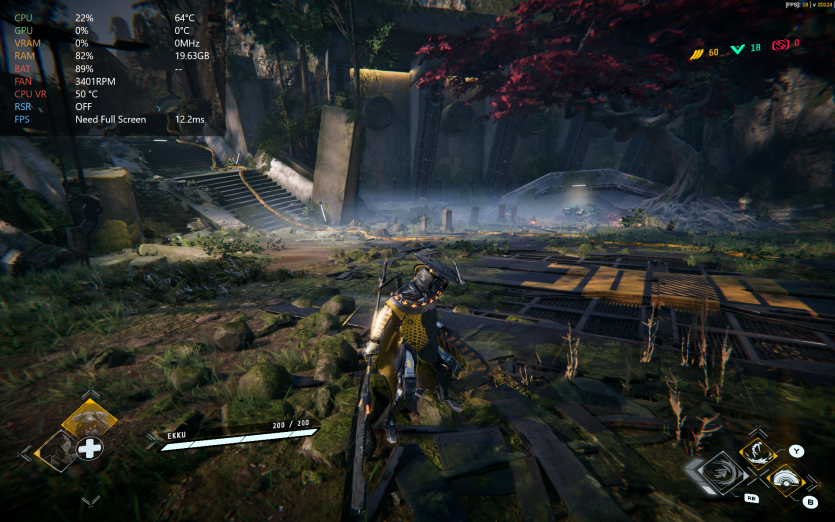Viewport: 835px width, 522px height.
Task: Select the highlighted yellow character portrait diamond
Action: point(89,418)
